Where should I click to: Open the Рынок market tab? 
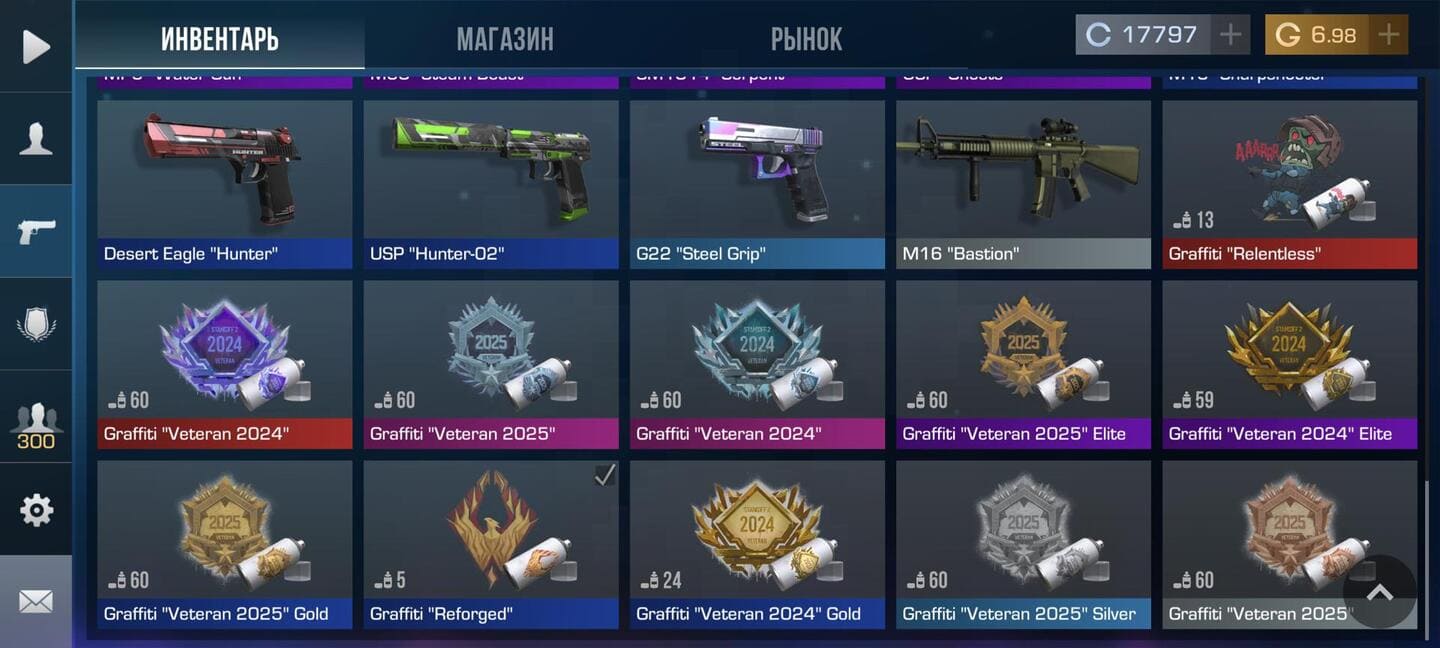806,39
